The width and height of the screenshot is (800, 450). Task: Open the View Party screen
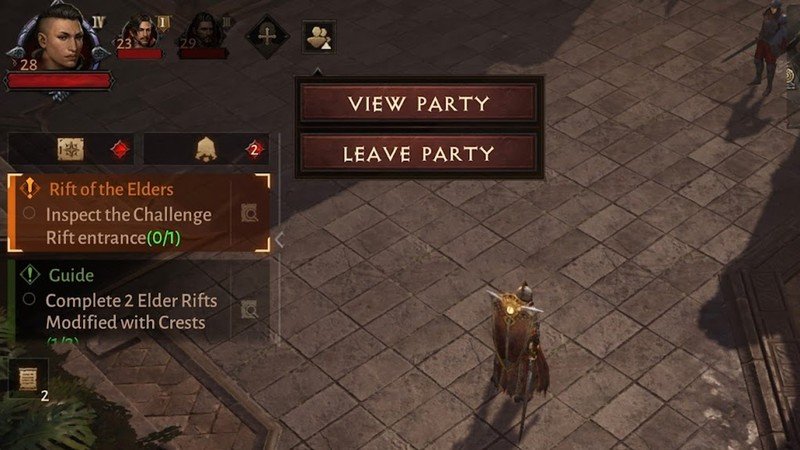point(418,104)
